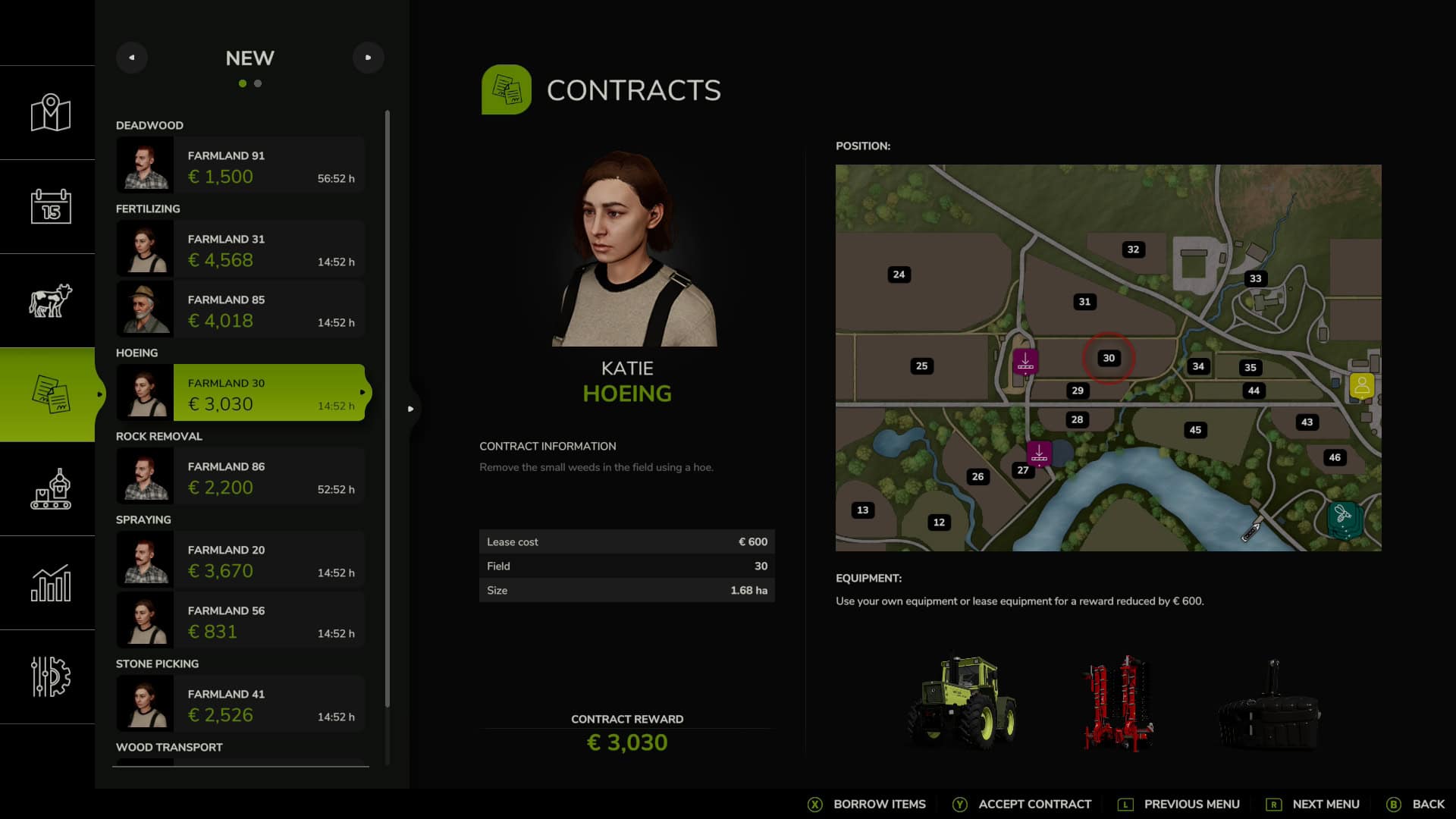Viewport: 1456px width, 819px height.
Task: Pick the Rock Removal Farmland 86 contract
Action: point(241,477)
